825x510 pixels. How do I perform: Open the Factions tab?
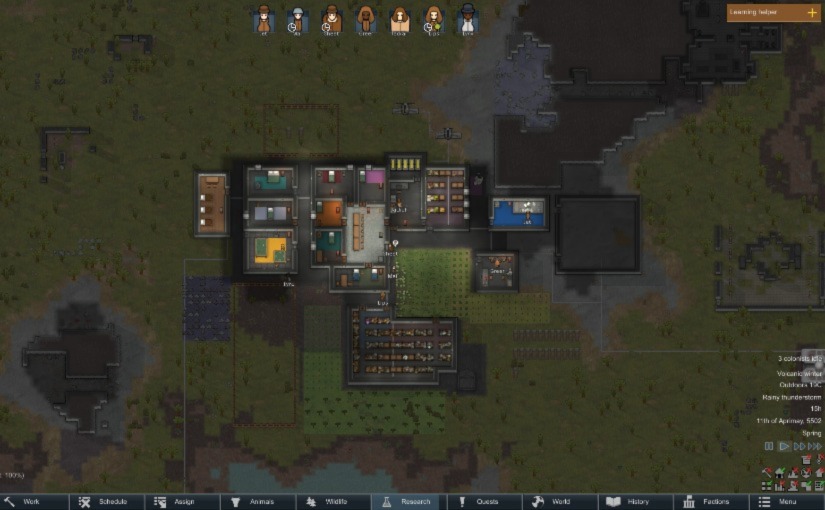[710, 501]
